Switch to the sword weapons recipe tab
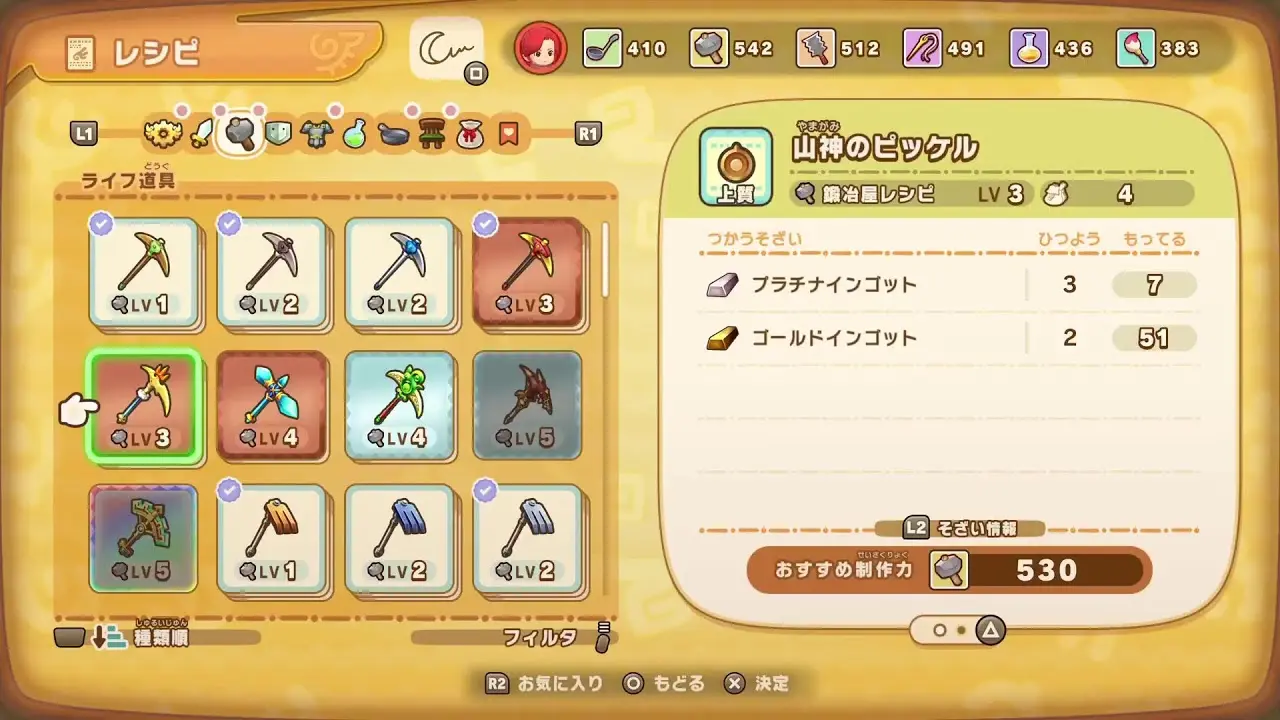Screen dimensions: 1280x720 pos(202,133)
